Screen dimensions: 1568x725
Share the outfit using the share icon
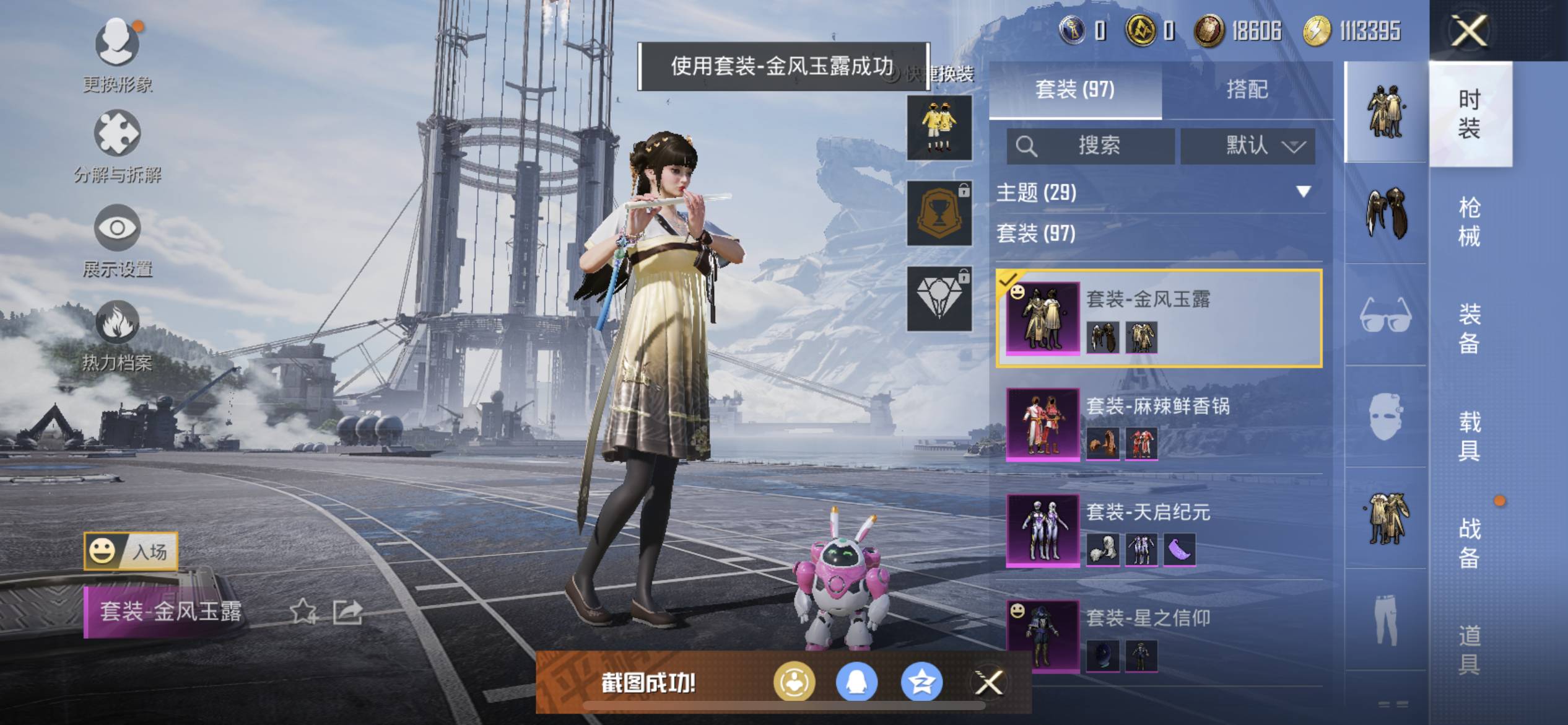[x=348, y=612]
